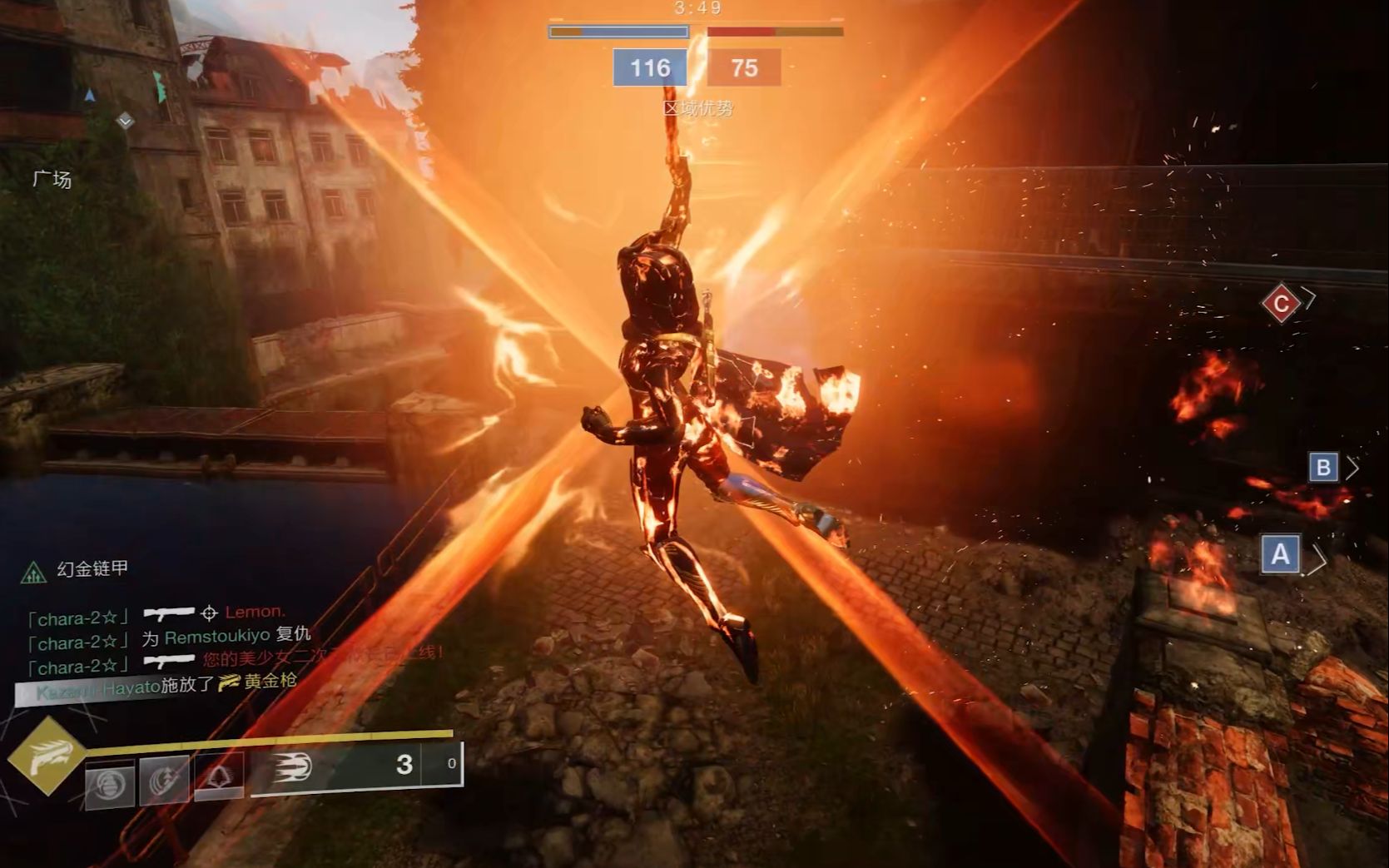Select the zone B capture marker
The width and height of the screenshot is (1389, 868).
click(1322, 468)
